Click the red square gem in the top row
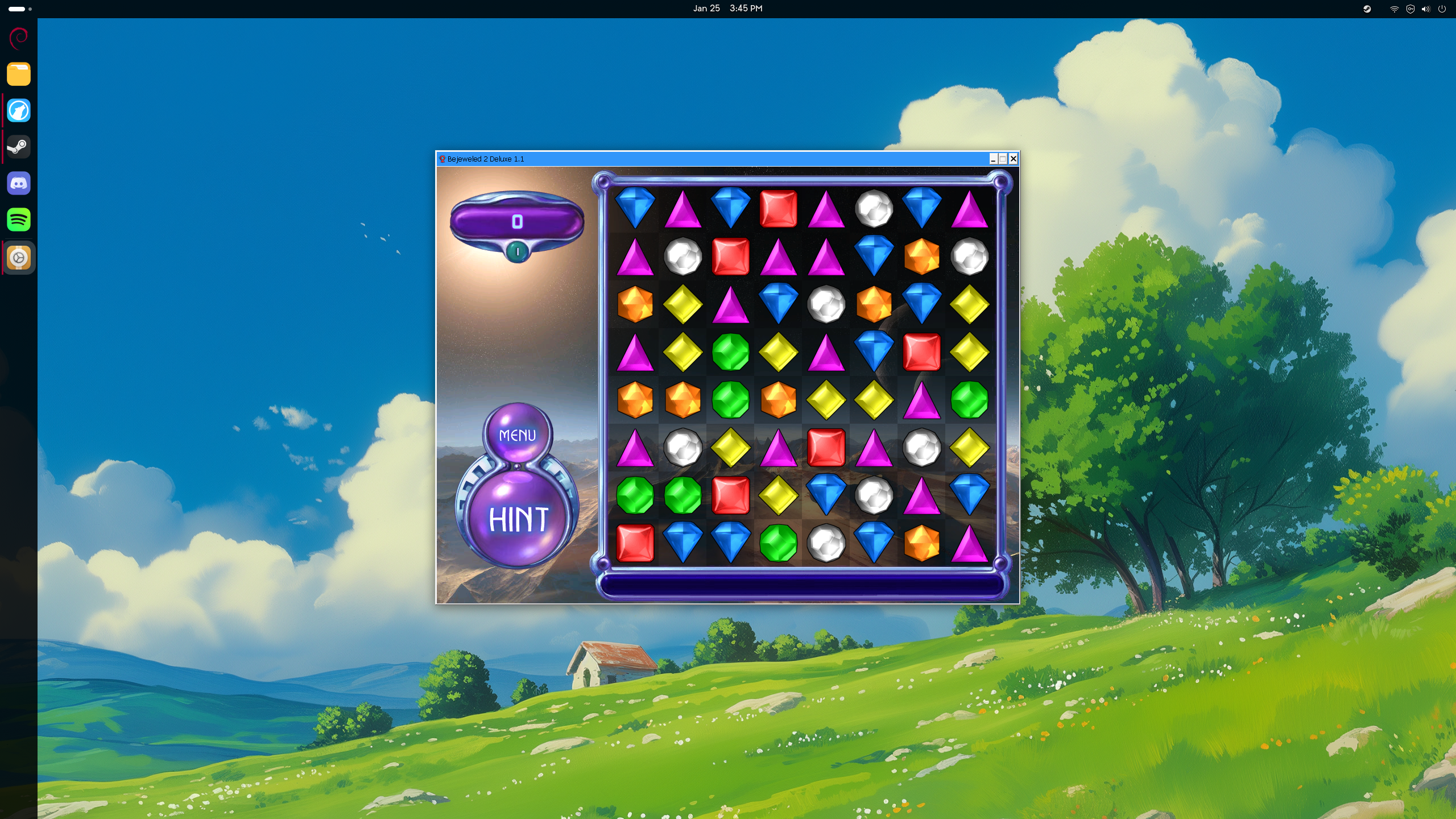This screenshot has width=1456, height=819. pos(779,208)
